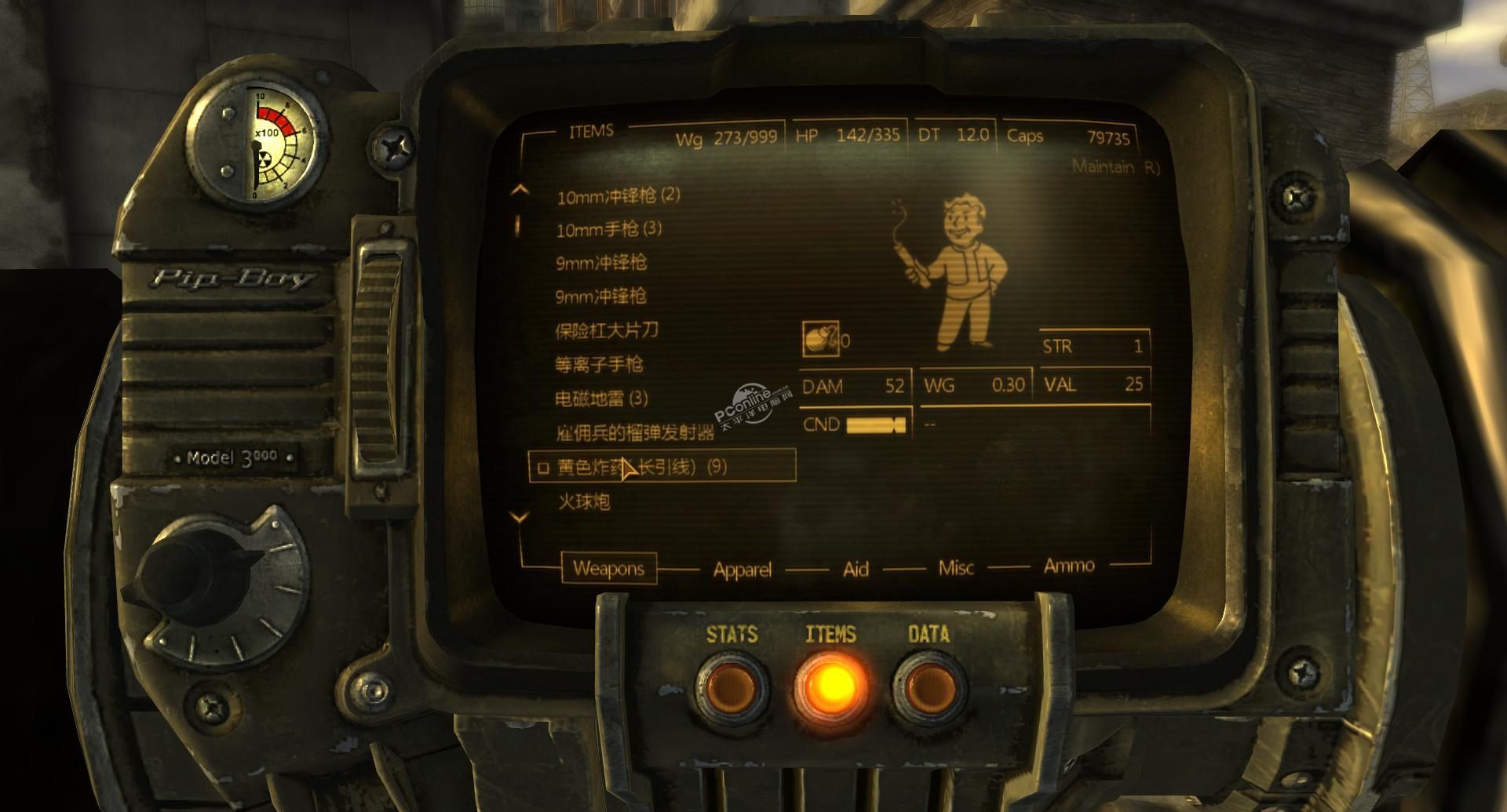Equip the 黄色炸药 (长引线) (9) item
The image size is (1507, 812).
pyautogui.click(x=641, y=467)
